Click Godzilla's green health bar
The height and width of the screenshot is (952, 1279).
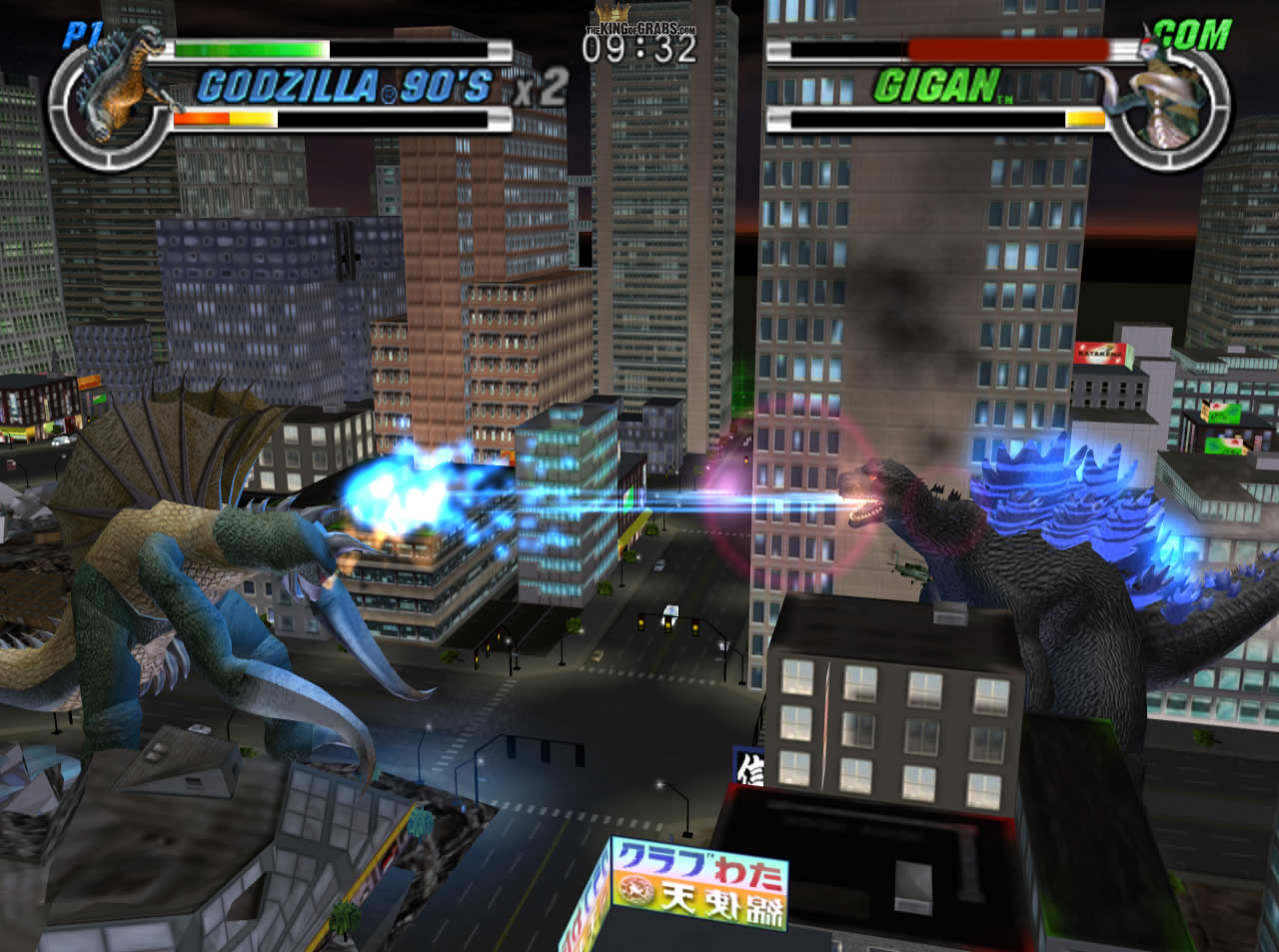click(x=250, y=46)
